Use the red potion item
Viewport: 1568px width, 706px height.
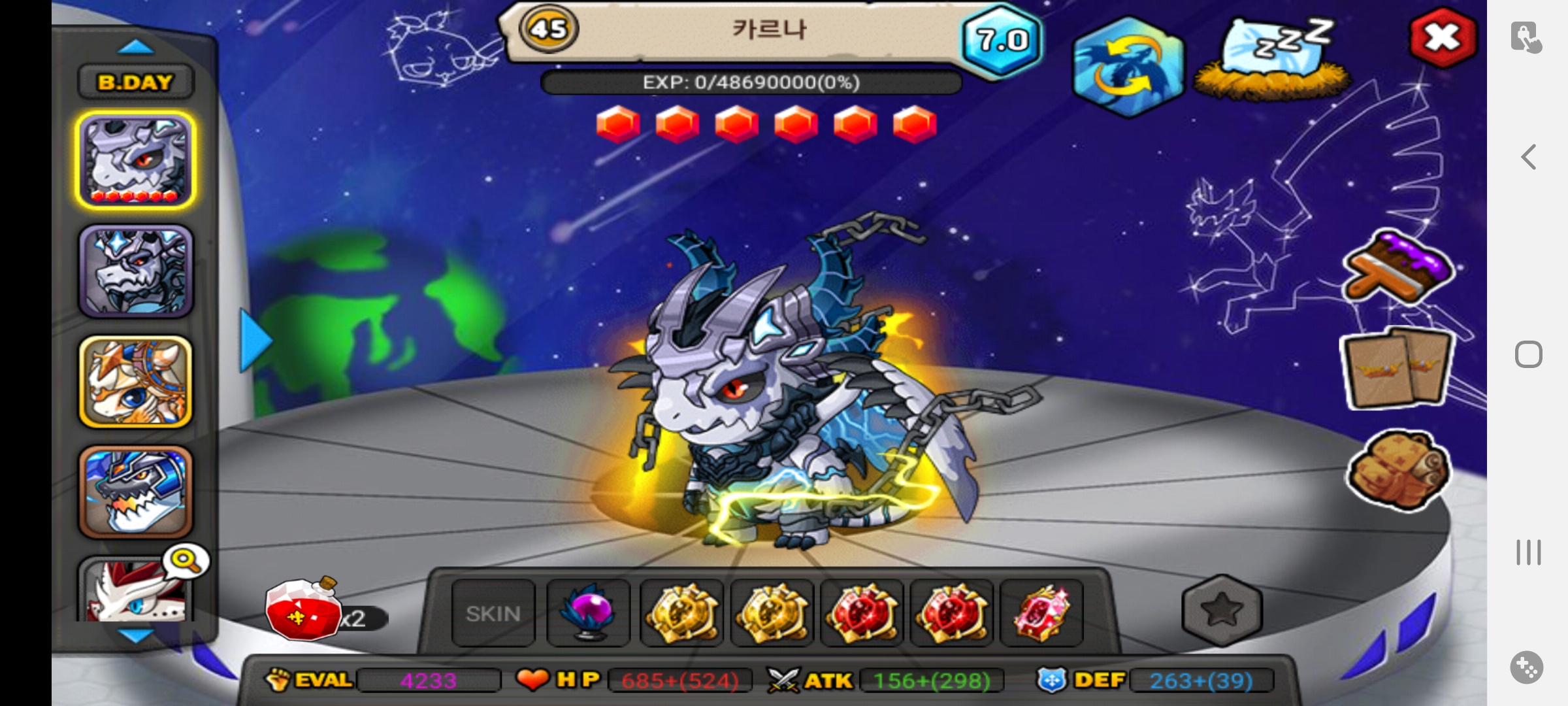coord(303,609)
